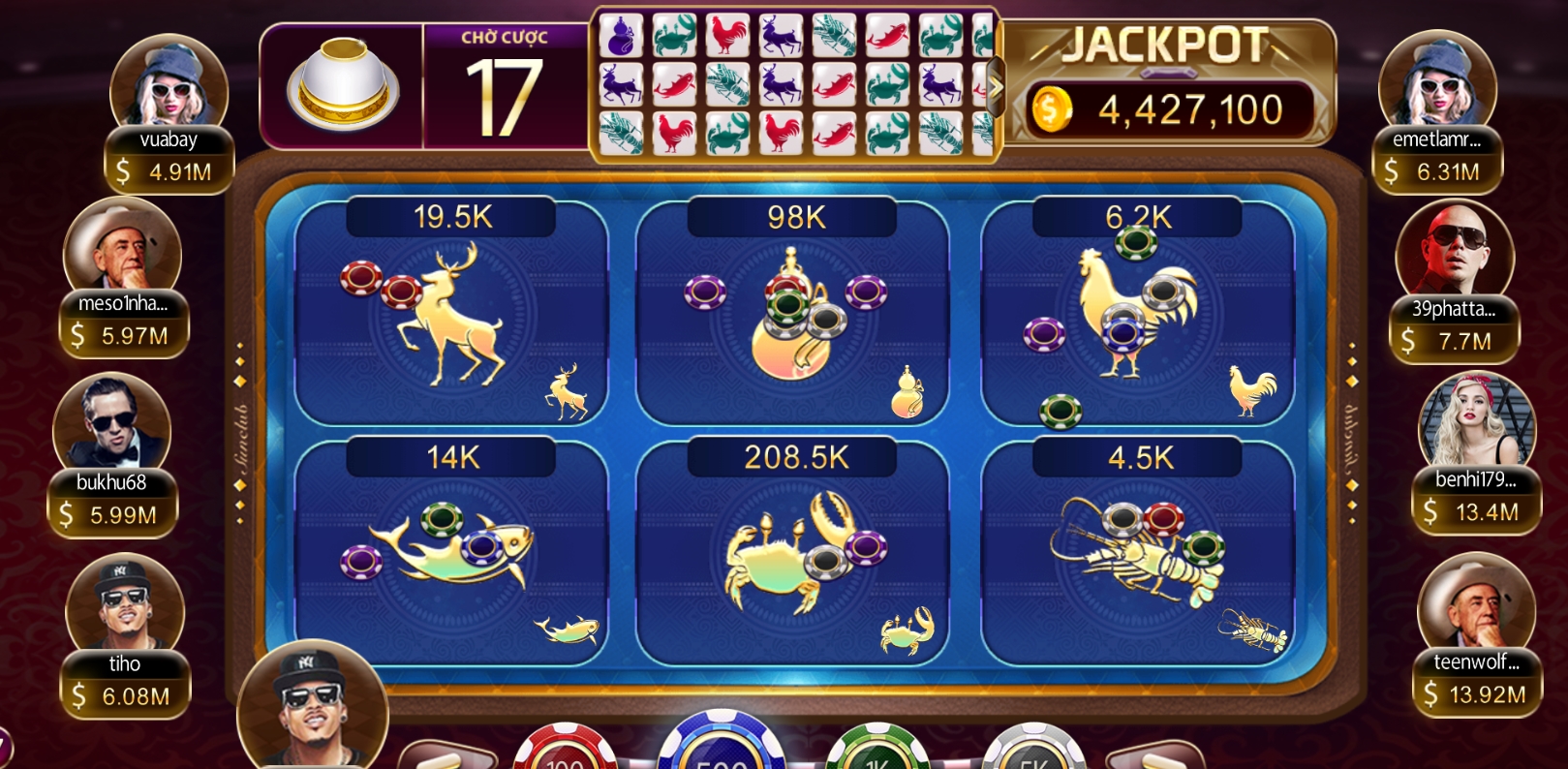The height and width of the screenshot is (769, 1568).
Task: Tap tiho's player avatar
Action: pyautogui.click(x=124, y=605)
